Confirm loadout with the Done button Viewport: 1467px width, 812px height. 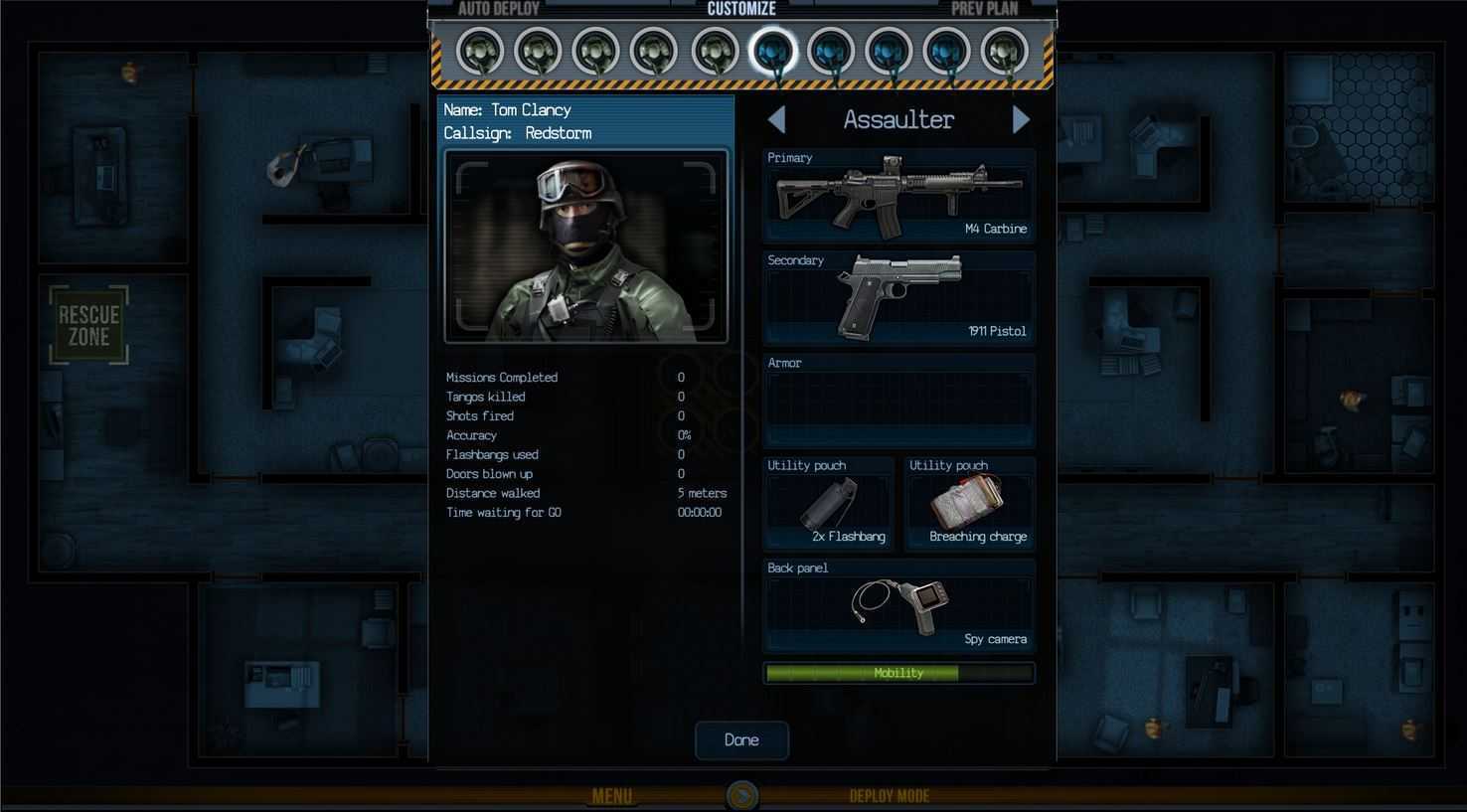(x=741, y=740)
